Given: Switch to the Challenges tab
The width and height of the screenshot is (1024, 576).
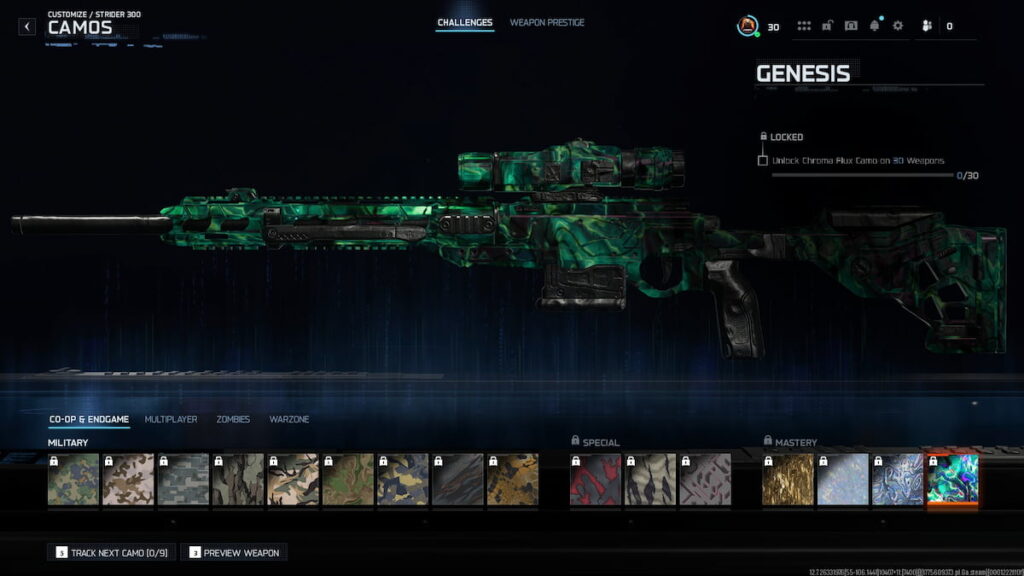Looking at the screenshot, I should point(464,22).
